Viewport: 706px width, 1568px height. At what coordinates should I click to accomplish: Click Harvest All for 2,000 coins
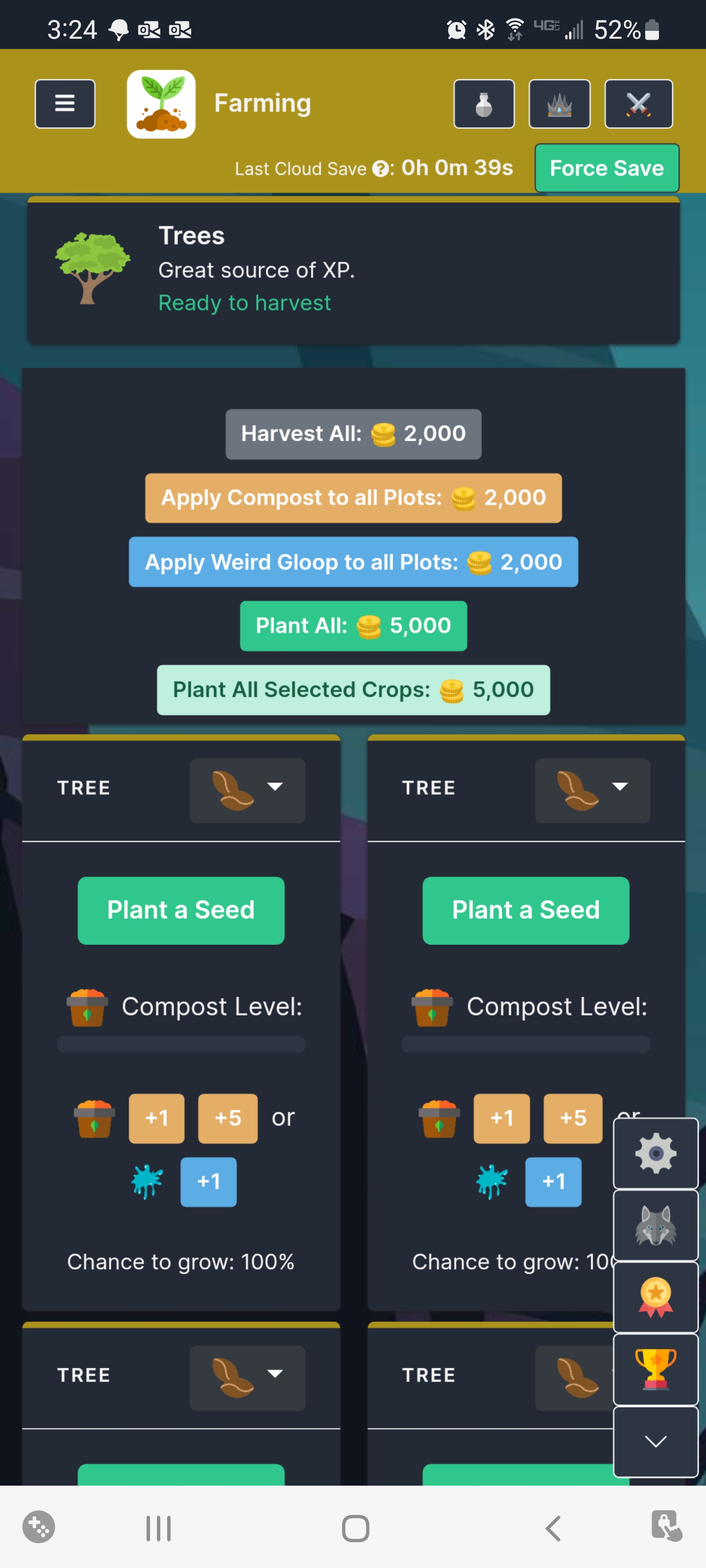tap(353, 433)
